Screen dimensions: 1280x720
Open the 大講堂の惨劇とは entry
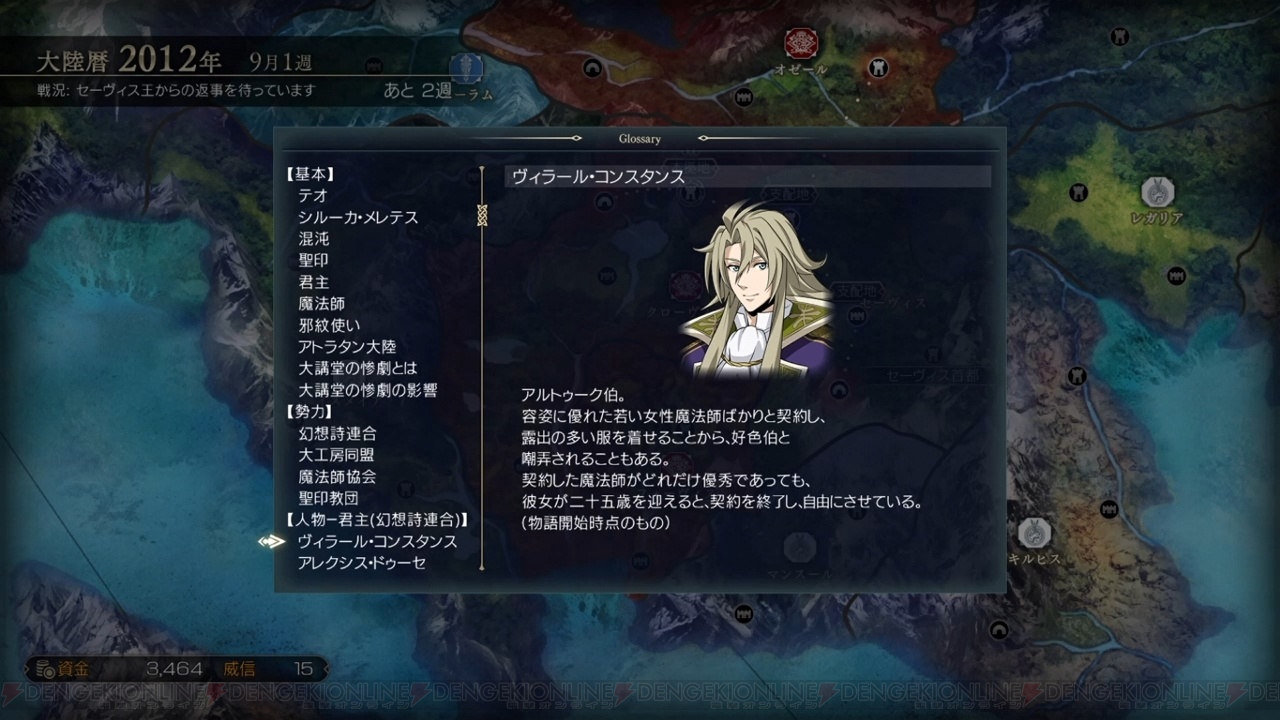pyautogui.click(x=357, y=369)
